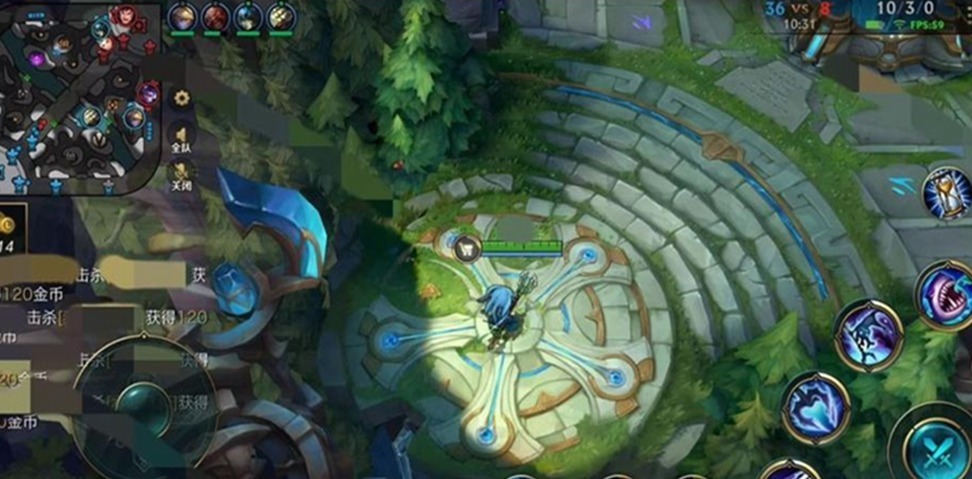Use the hourglass stasis item
The height and width of the screenshot is (479, 972).
tap(945, 193)
